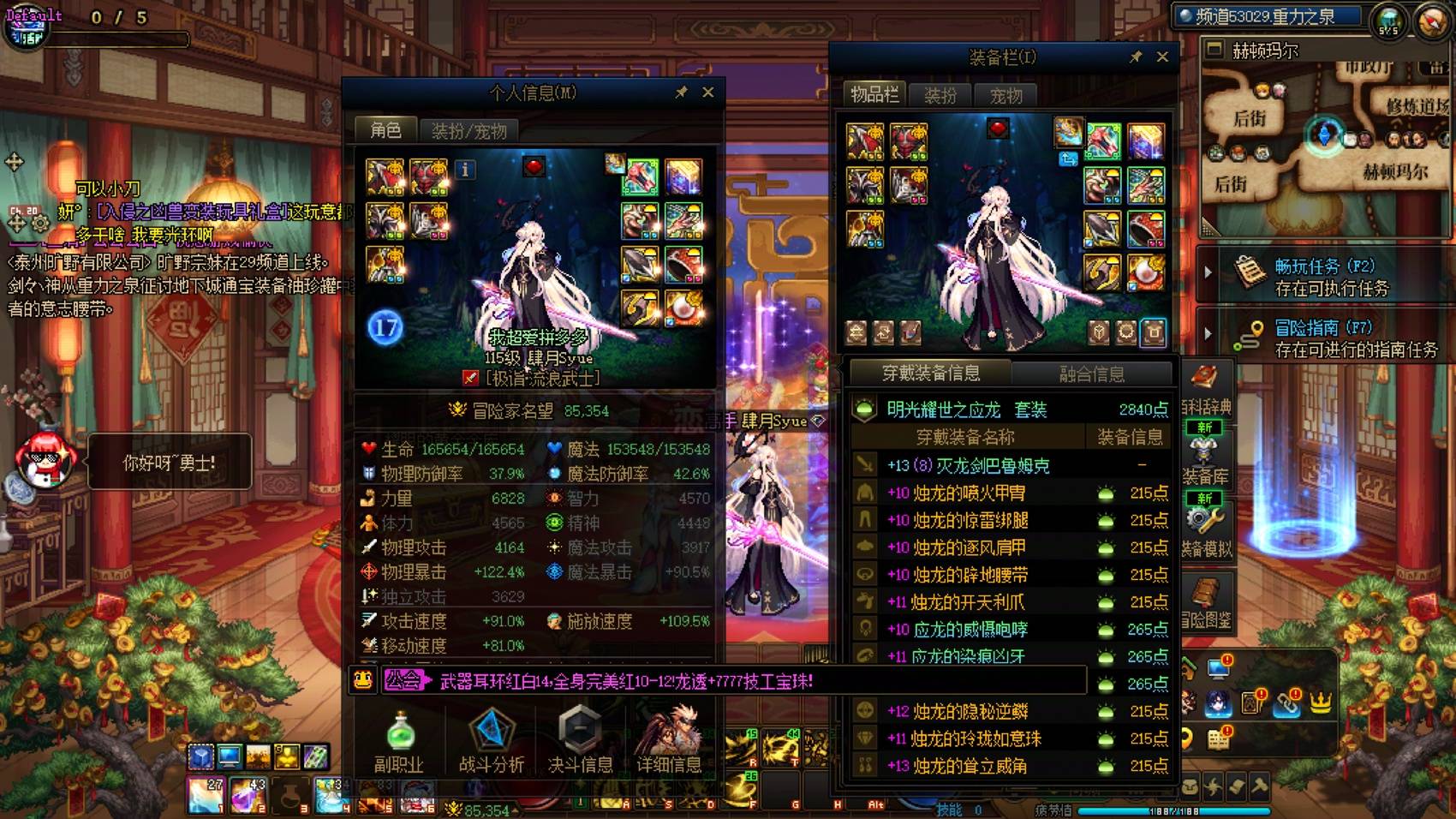Pin the 个人信息 window with its pin toggle
The width and height of the screenshot is (1456, 819).
pos(681,93)
